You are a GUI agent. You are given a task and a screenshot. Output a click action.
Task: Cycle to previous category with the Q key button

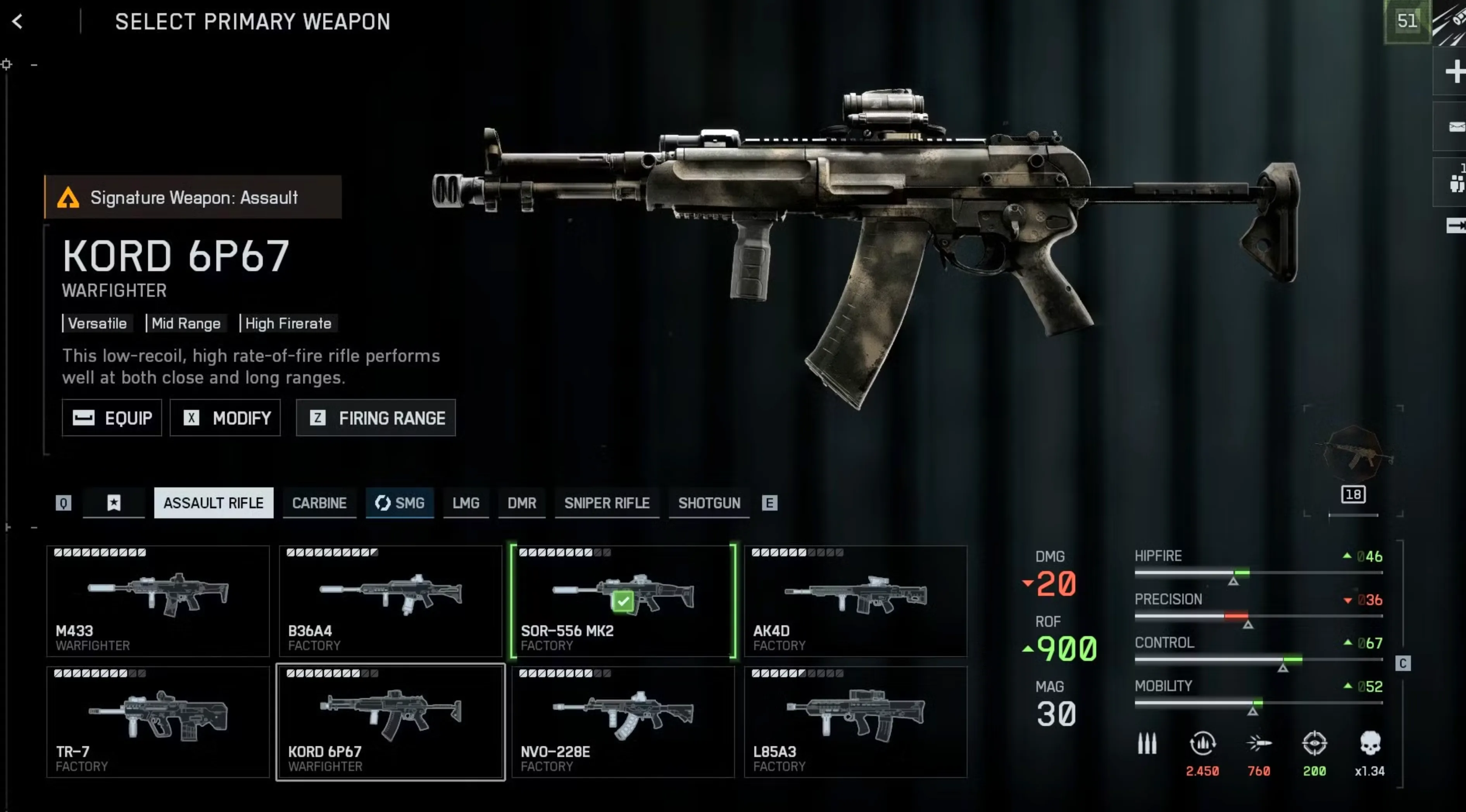pos(62,503)
